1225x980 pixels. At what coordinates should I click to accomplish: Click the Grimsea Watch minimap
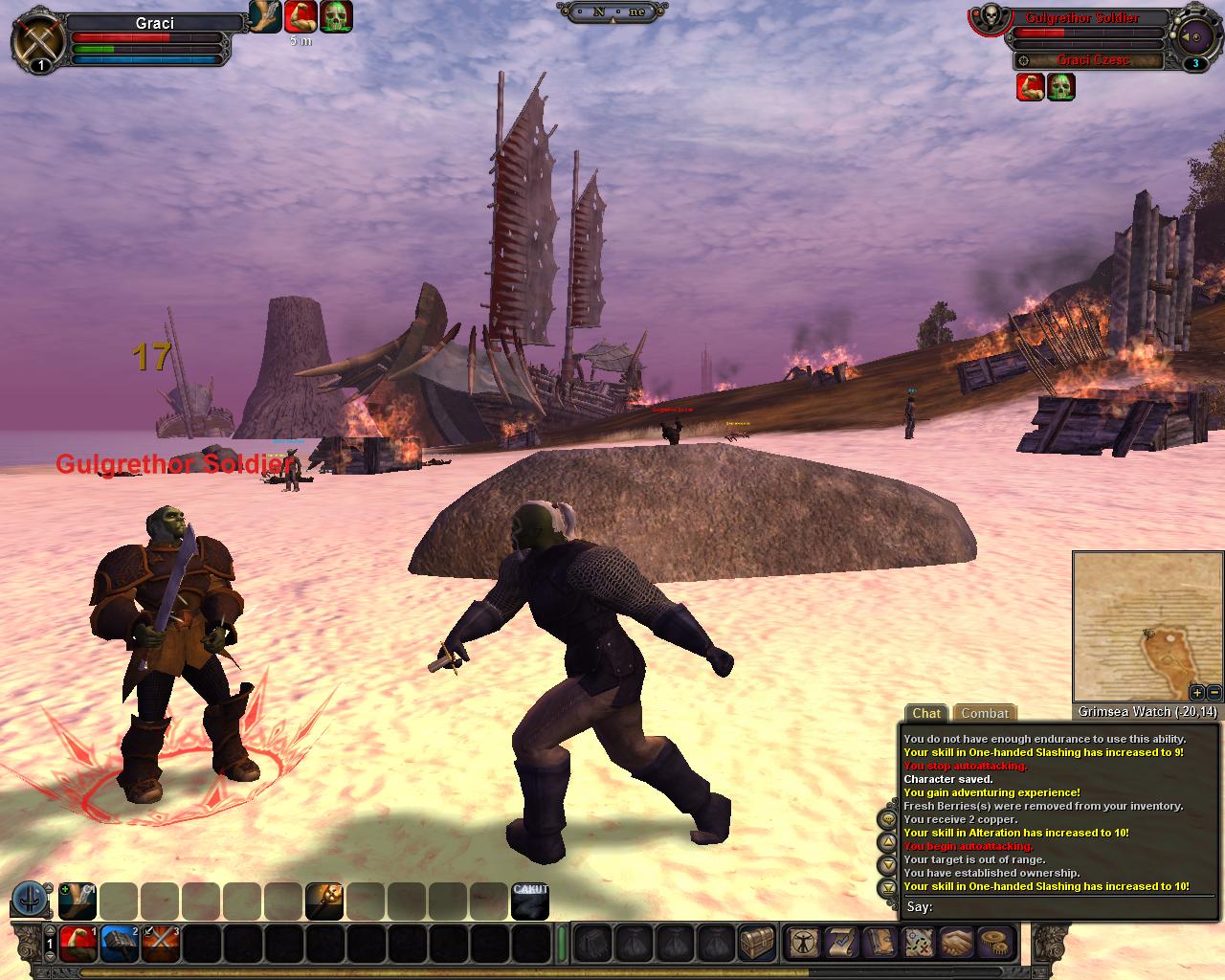(x=1147, y=627)
